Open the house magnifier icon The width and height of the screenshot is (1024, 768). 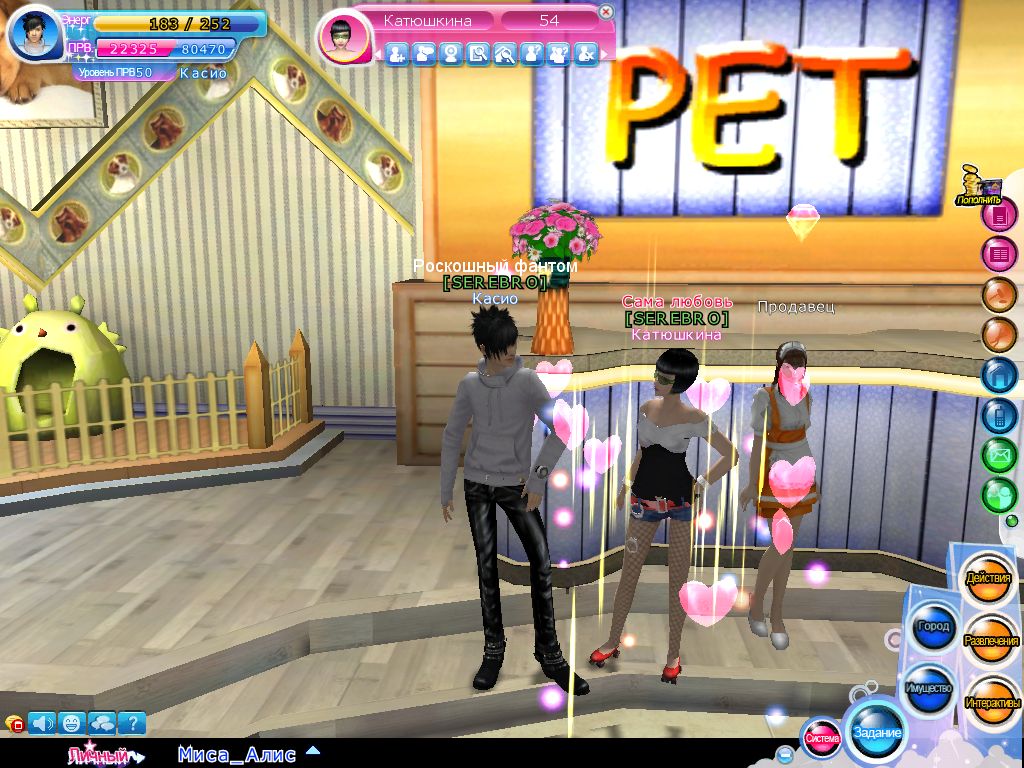505,54
